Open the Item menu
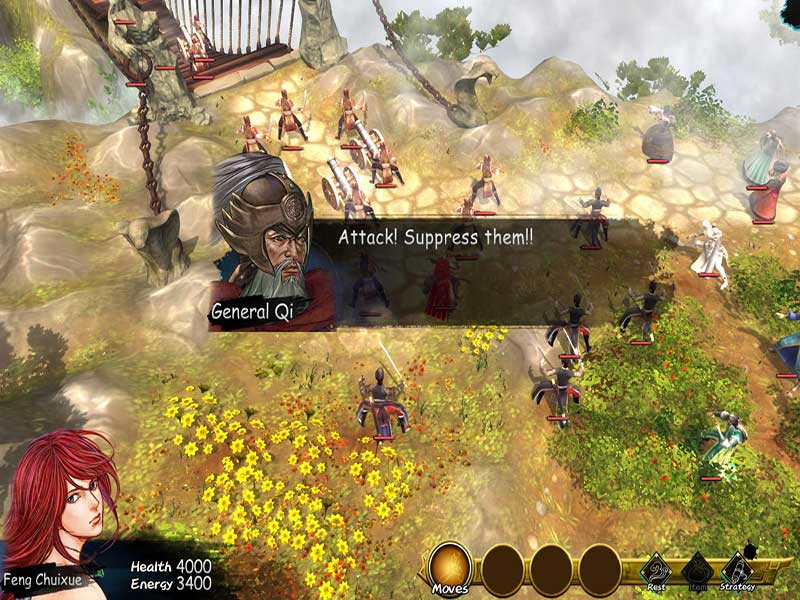Screen dimensions: 800x600 (697, 570)
